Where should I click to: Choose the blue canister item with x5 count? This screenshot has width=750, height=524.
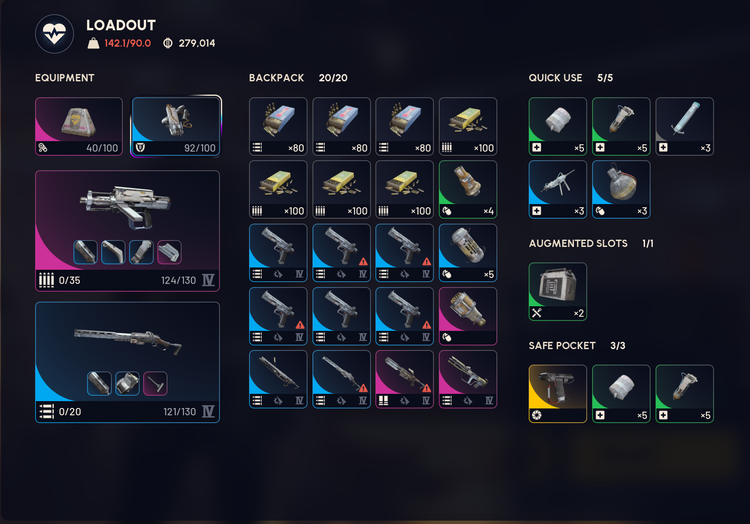point(467,253)
